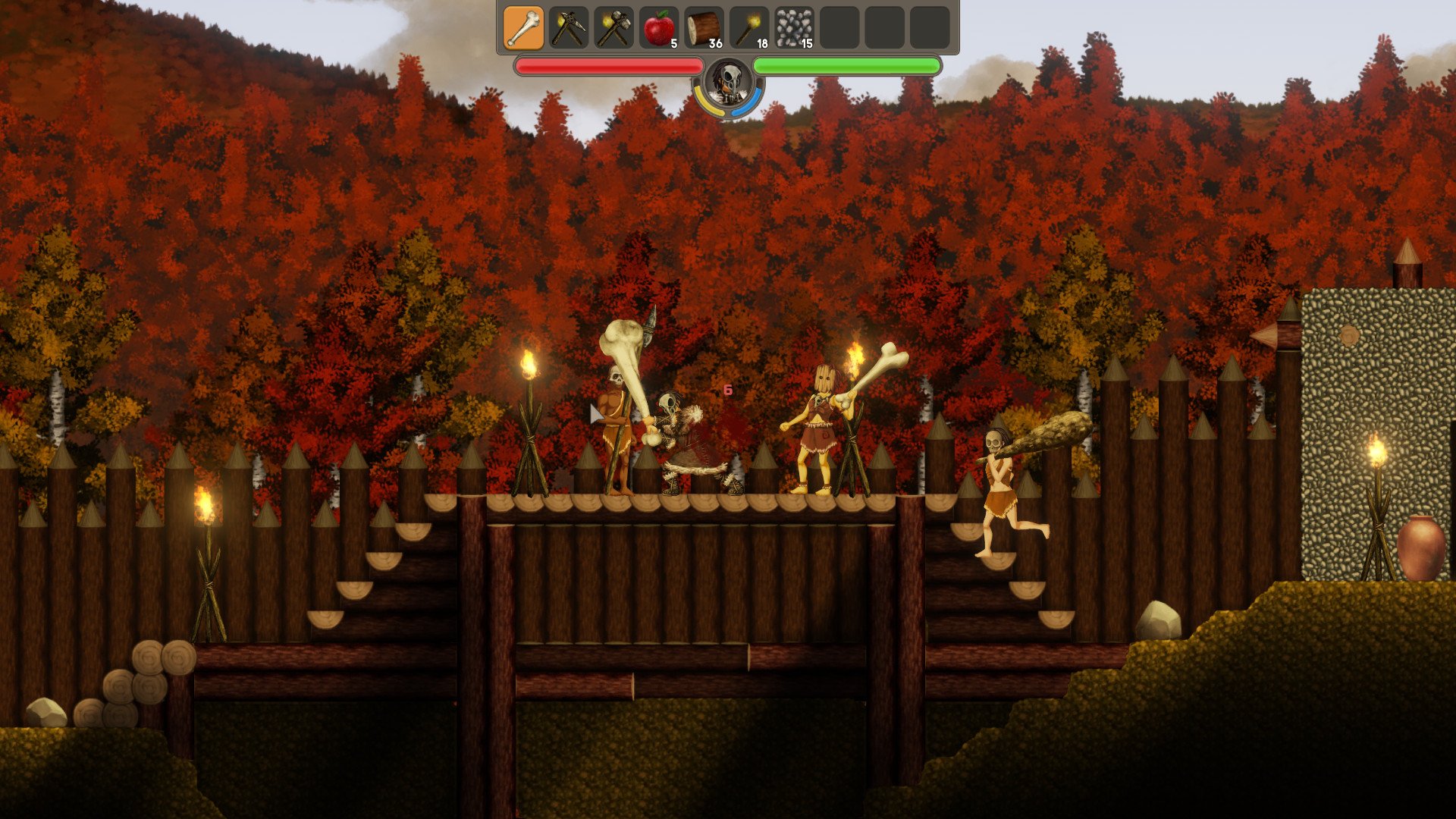Choose the stone hammer hotbar slot
The height and width of the screenshot is (819, 1456).
(x=613, y=28)
